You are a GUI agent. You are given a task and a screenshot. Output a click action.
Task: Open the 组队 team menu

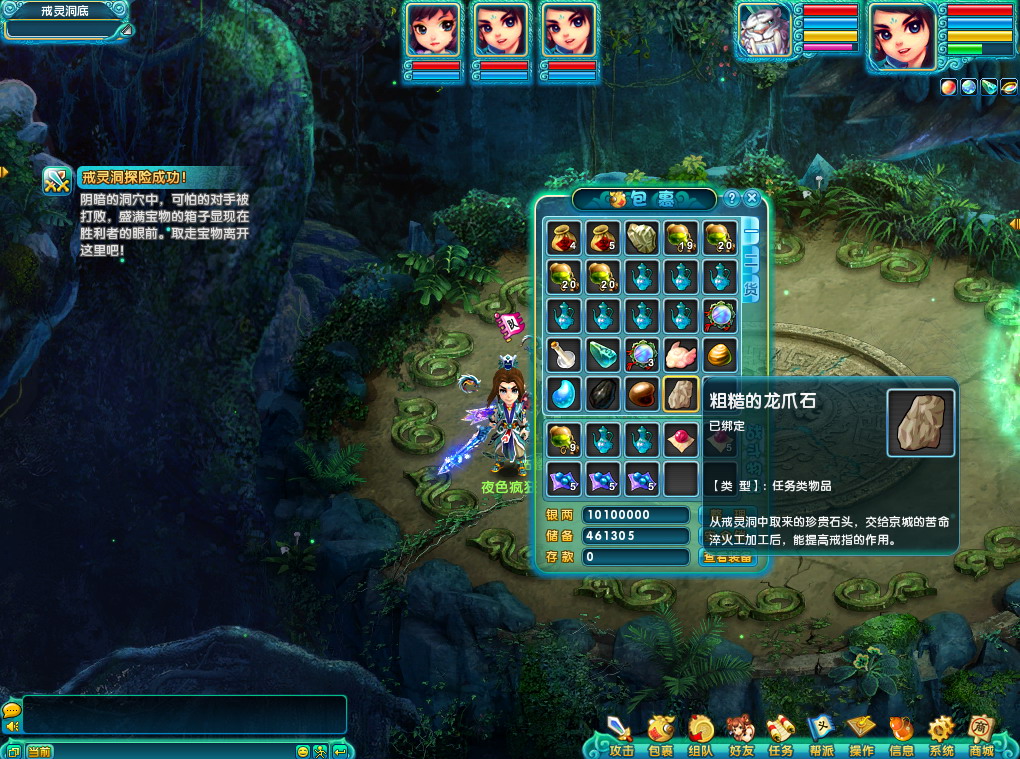700,736
